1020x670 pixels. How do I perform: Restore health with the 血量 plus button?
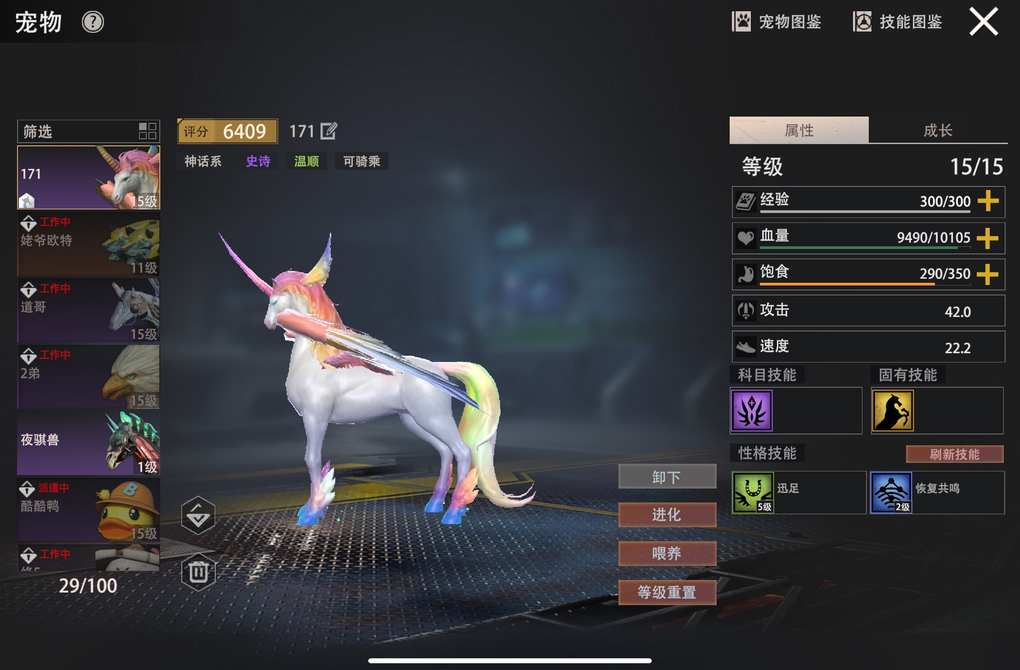[988, 238]
